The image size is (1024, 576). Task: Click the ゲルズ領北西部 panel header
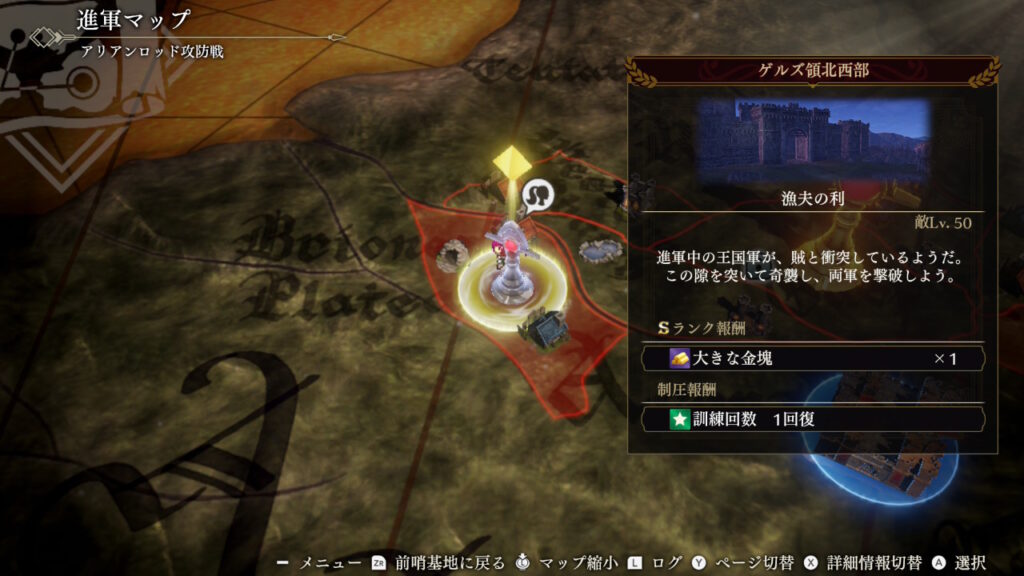coord(812,73)
